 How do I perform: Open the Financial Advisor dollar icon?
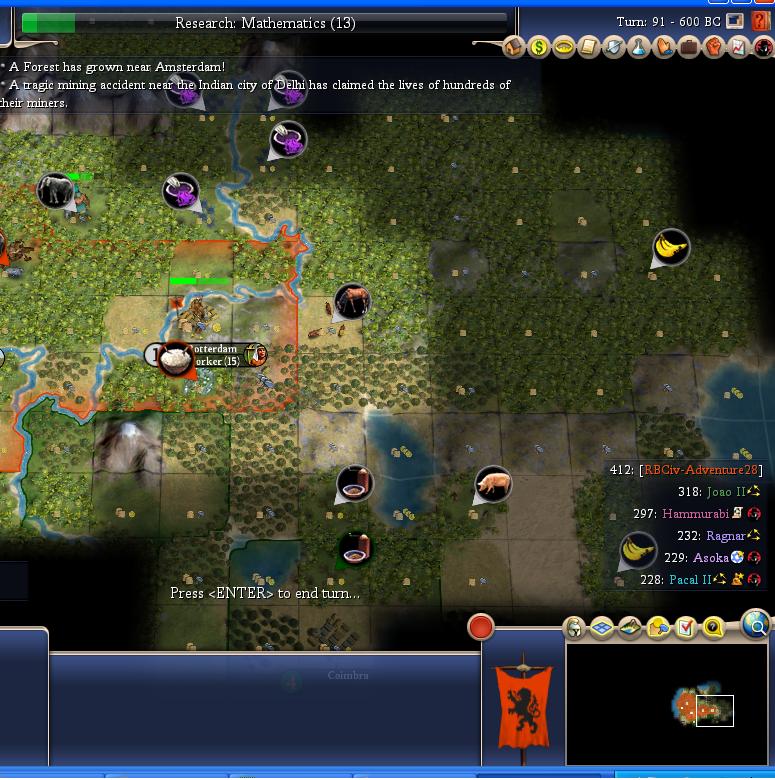pyautogui.click(x=539, y=47)
